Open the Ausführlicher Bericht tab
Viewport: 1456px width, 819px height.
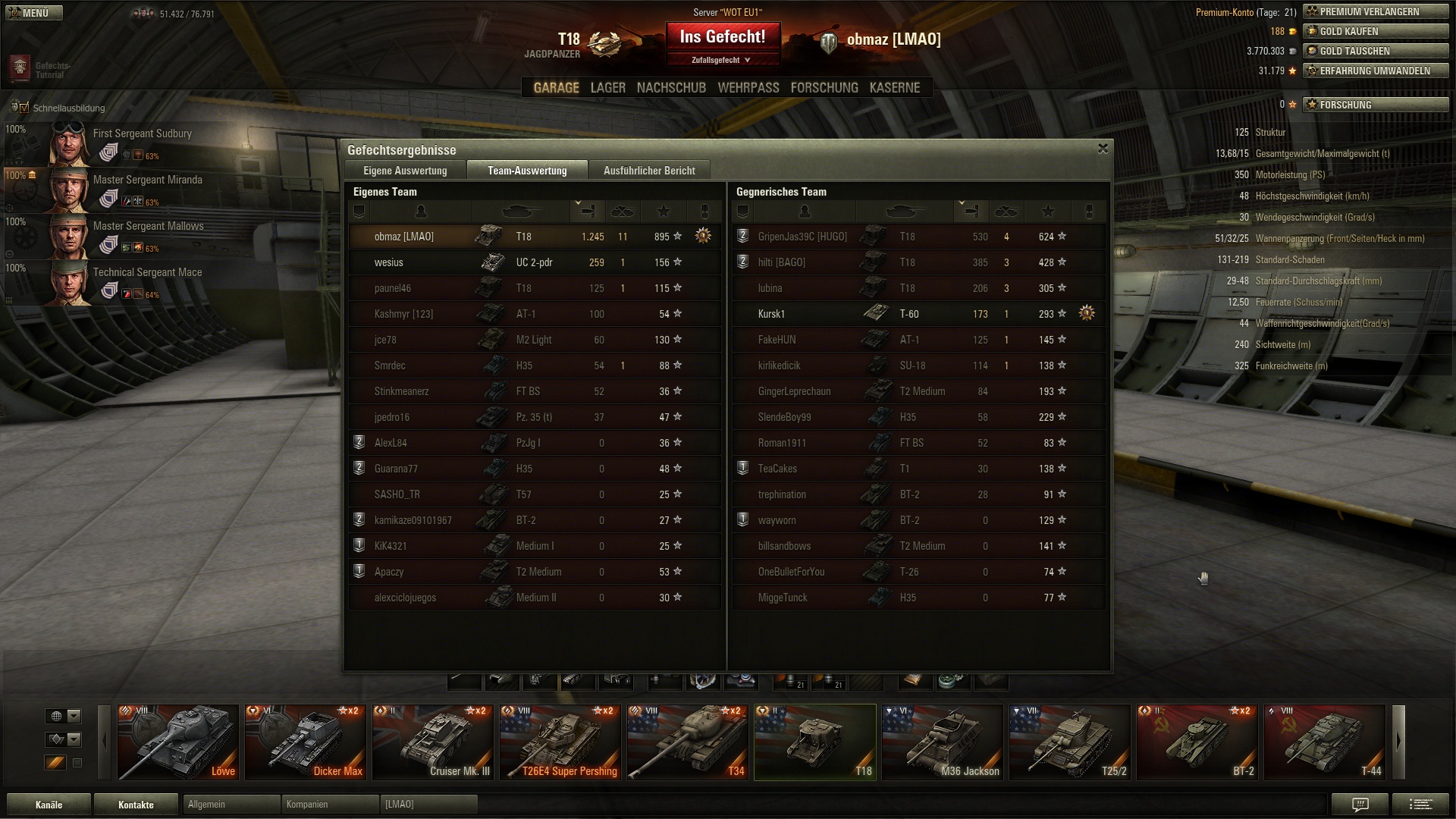click(x=649, y=171)
